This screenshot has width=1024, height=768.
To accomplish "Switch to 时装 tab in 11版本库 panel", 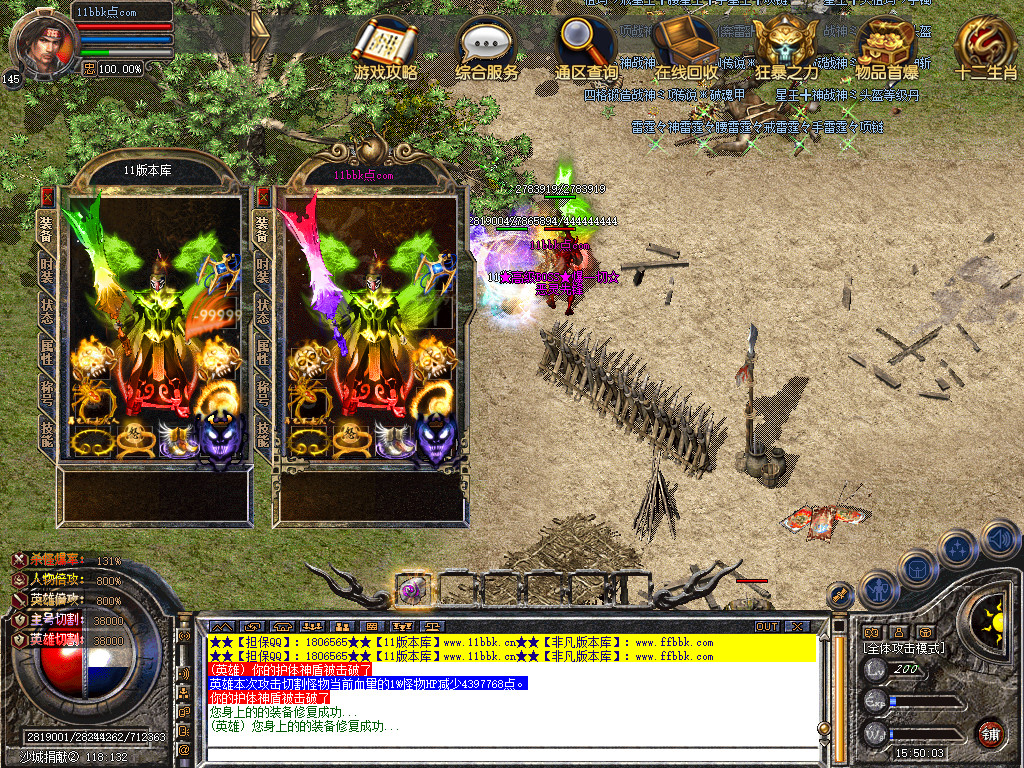I will [47, 268].
